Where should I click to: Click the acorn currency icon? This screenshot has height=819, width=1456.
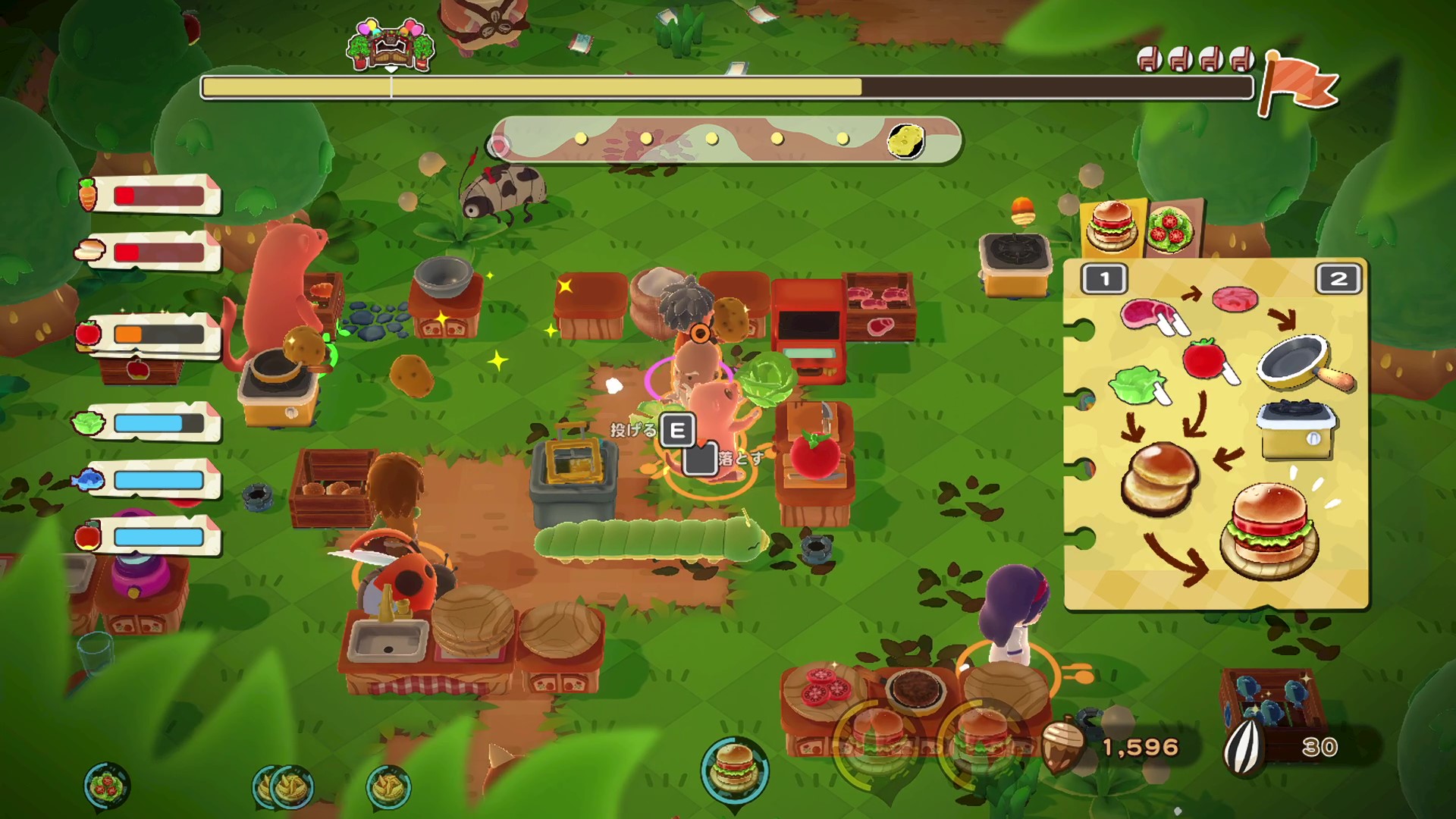tap(1064, 746)
